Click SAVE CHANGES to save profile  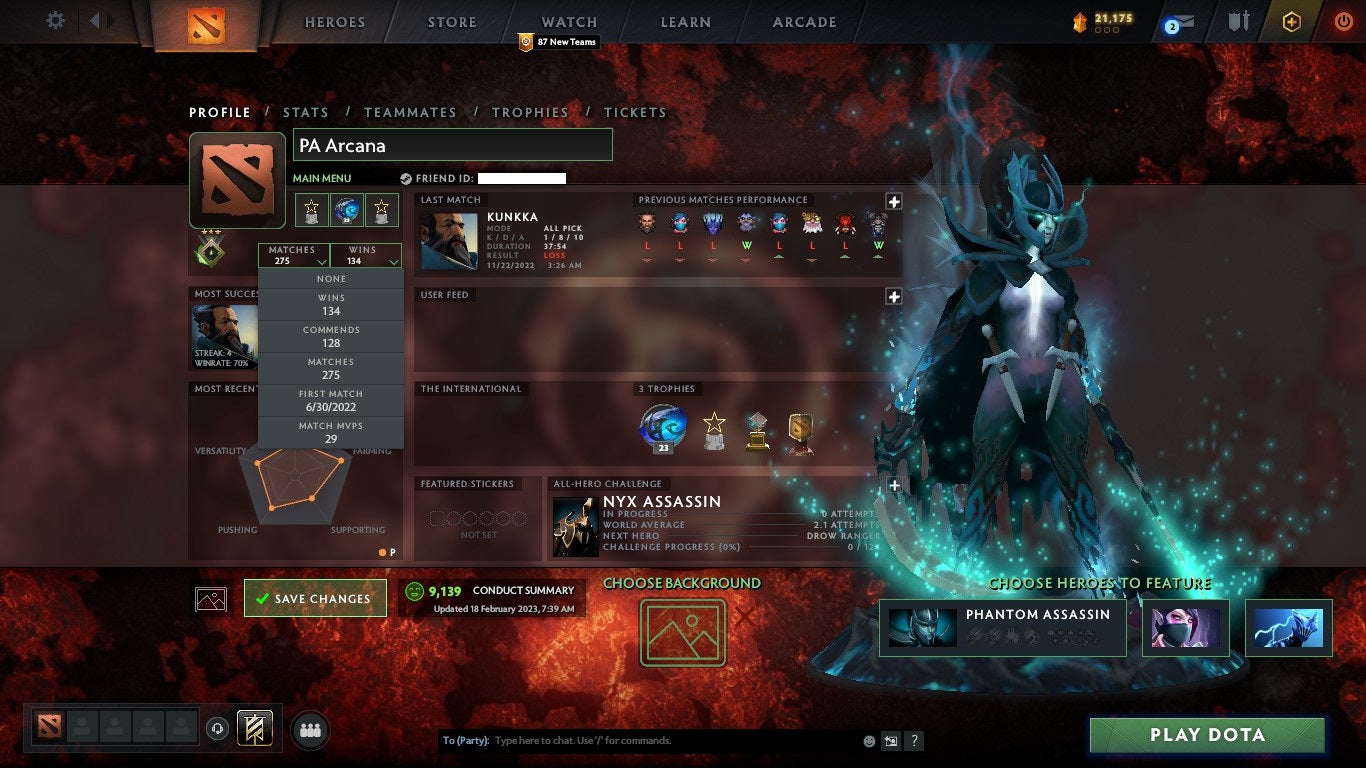pos(315,598)
